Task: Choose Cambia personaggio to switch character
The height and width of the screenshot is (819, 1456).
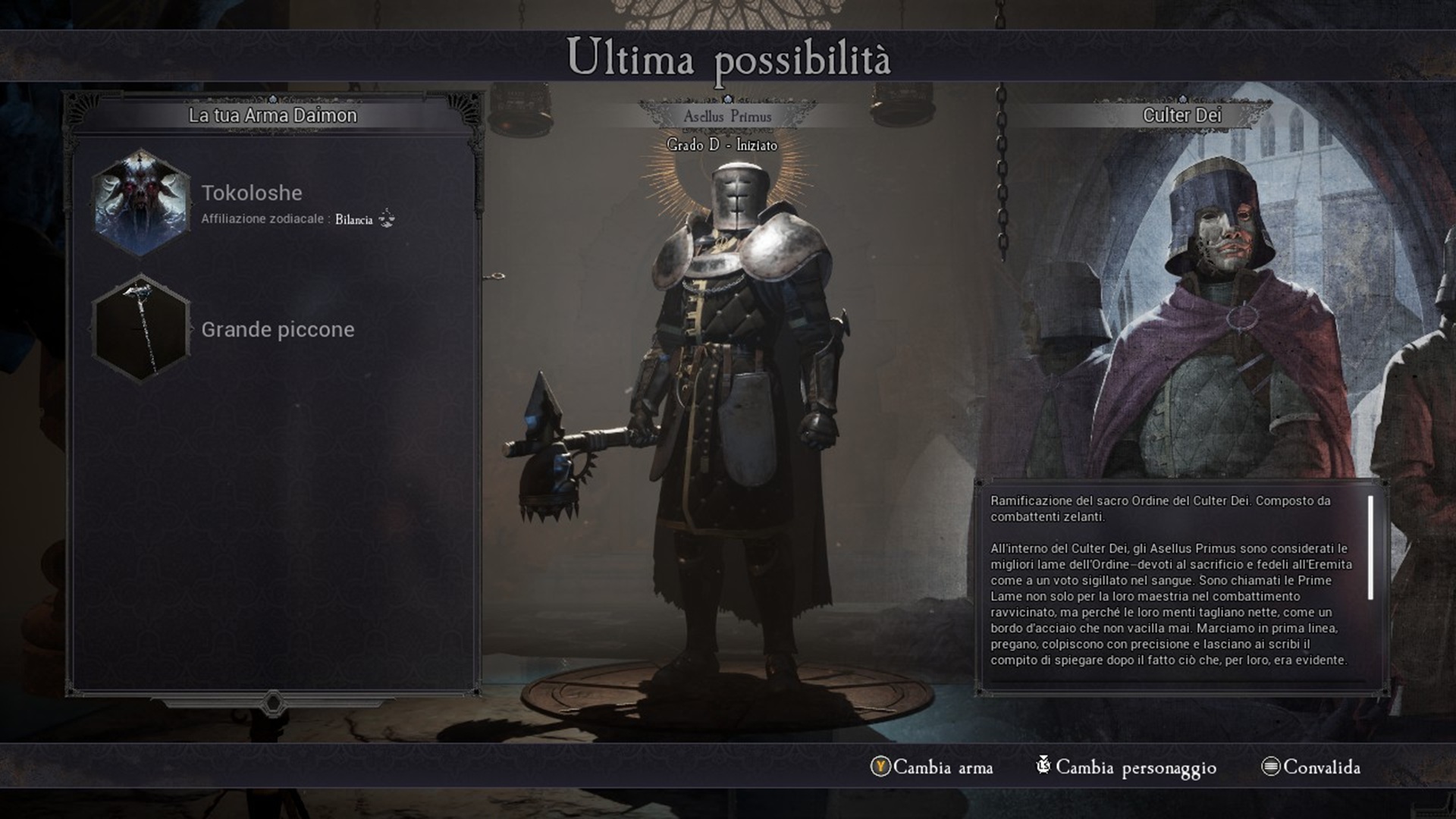Action: [x=1127, y=767]
